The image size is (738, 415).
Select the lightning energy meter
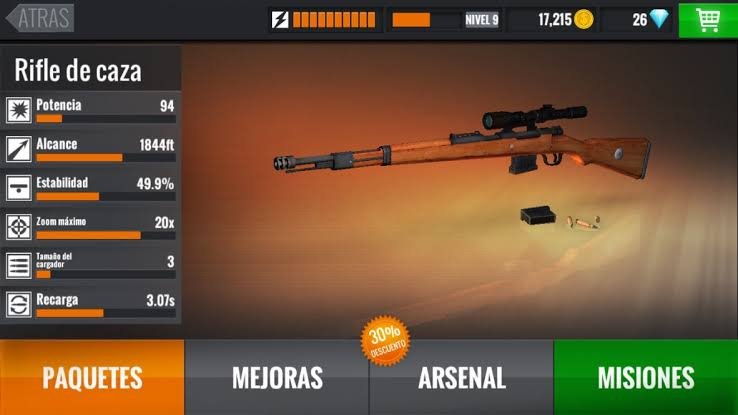pos(324,19)
